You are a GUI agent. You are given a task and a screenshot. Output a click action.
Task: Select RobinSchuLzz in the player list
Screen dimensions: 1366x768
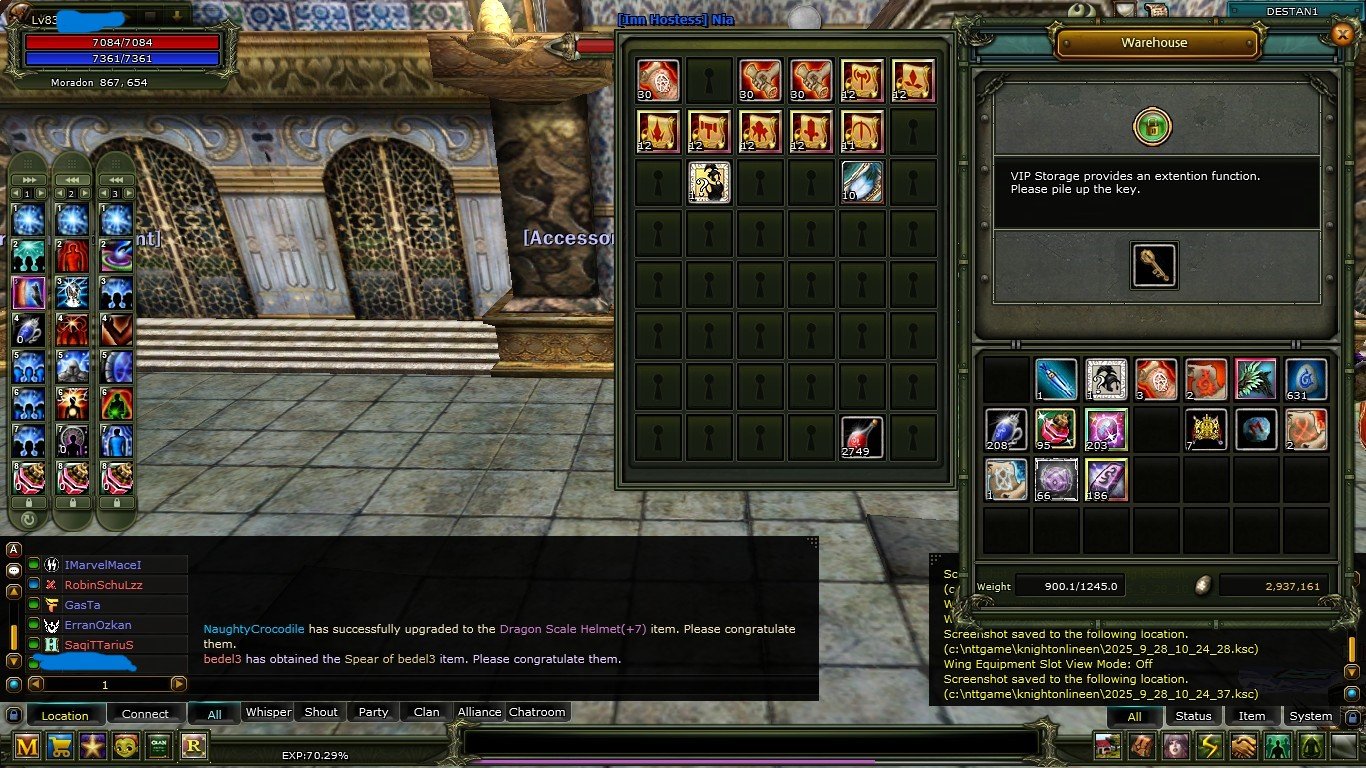point(103,585)
